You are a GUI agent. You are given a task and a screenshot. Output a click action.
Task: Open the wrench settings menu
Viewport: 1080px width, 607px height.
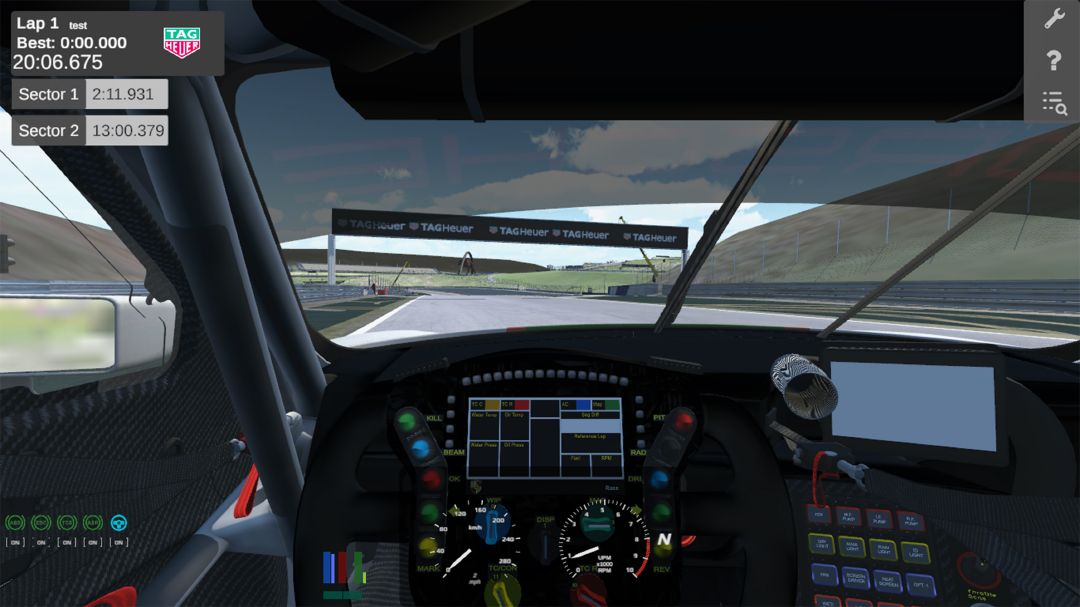[1053, 18]
